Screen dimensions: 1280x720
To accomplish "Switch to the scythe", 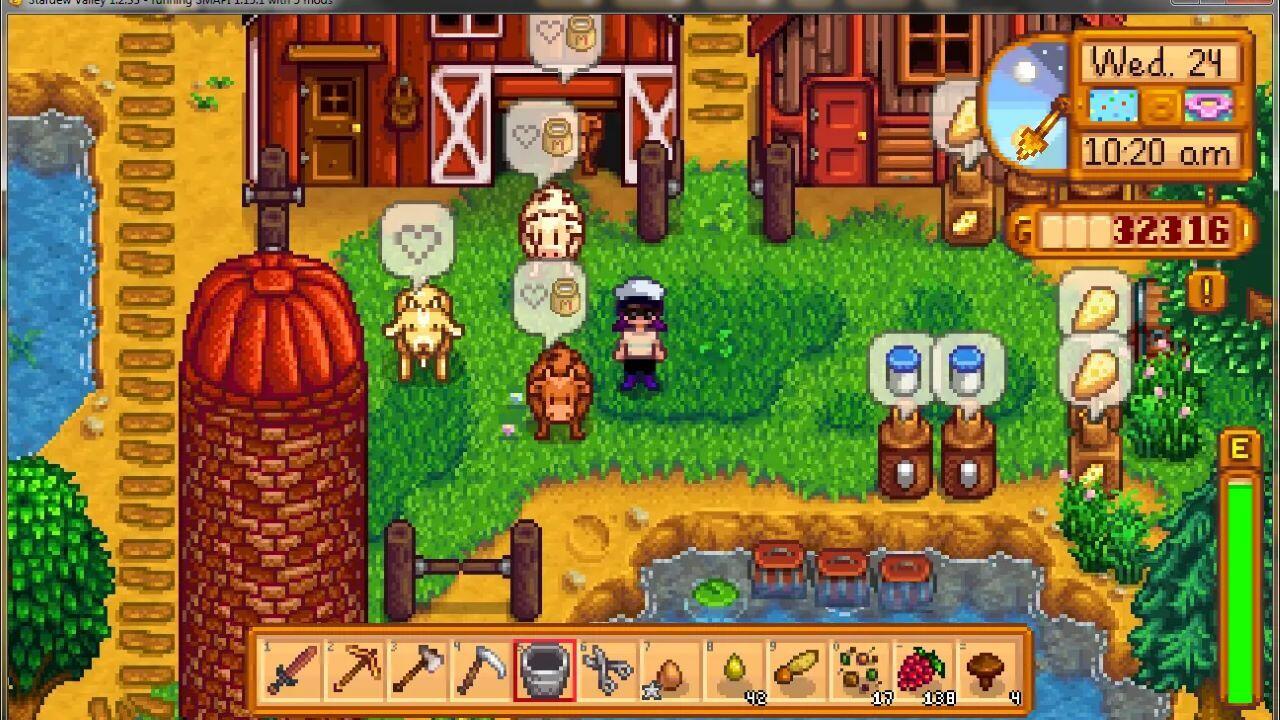I will coord(482,669).
